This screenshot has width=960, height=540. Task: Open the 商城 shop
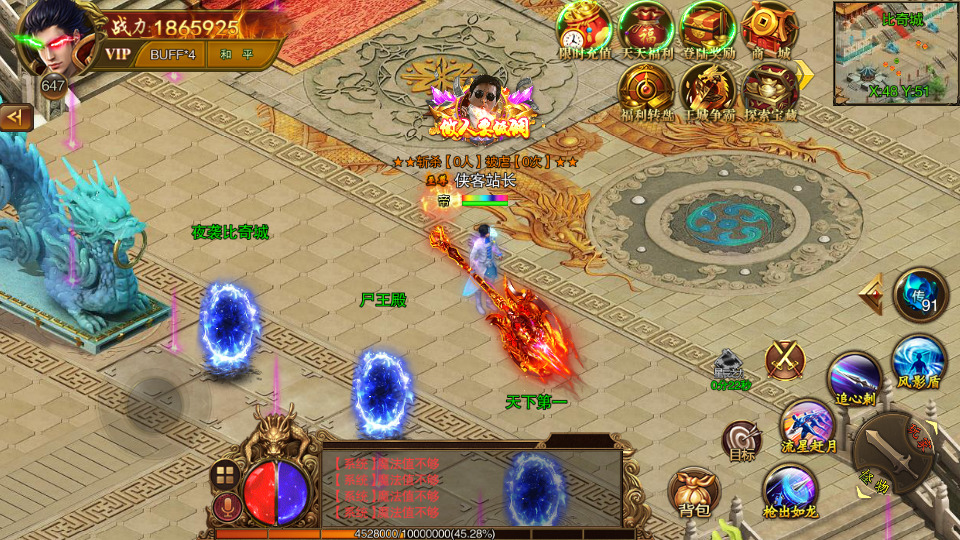coord(768,28)
